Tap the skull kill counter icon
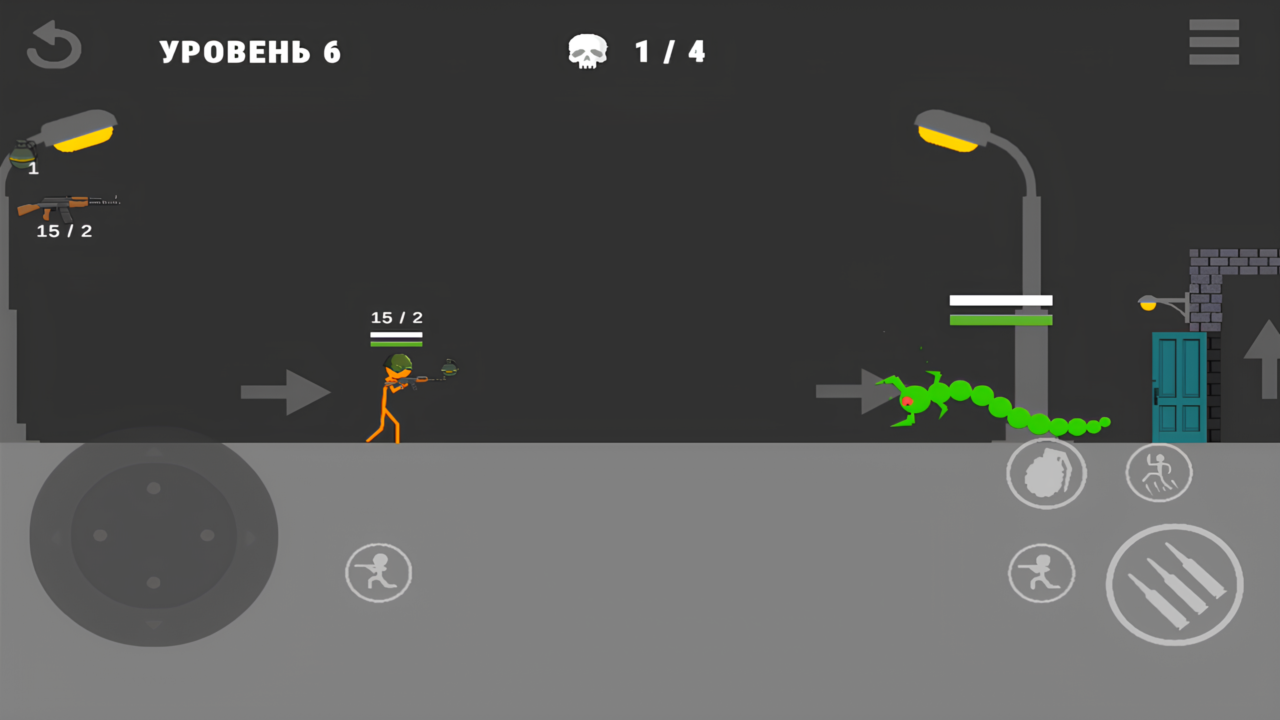The width and height of the screenshot is (1280, 720). coord(587,50)
